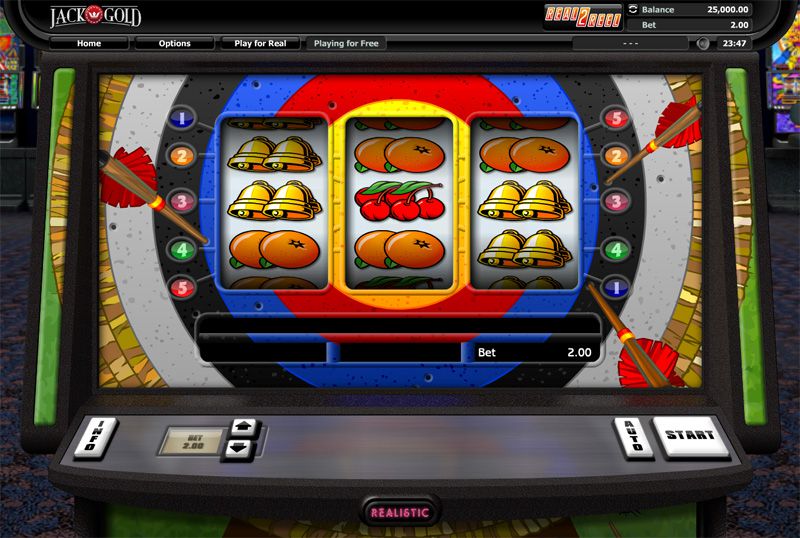
Task: Toggle the round sound button beside the clock
Action: [x=703, y=44]
